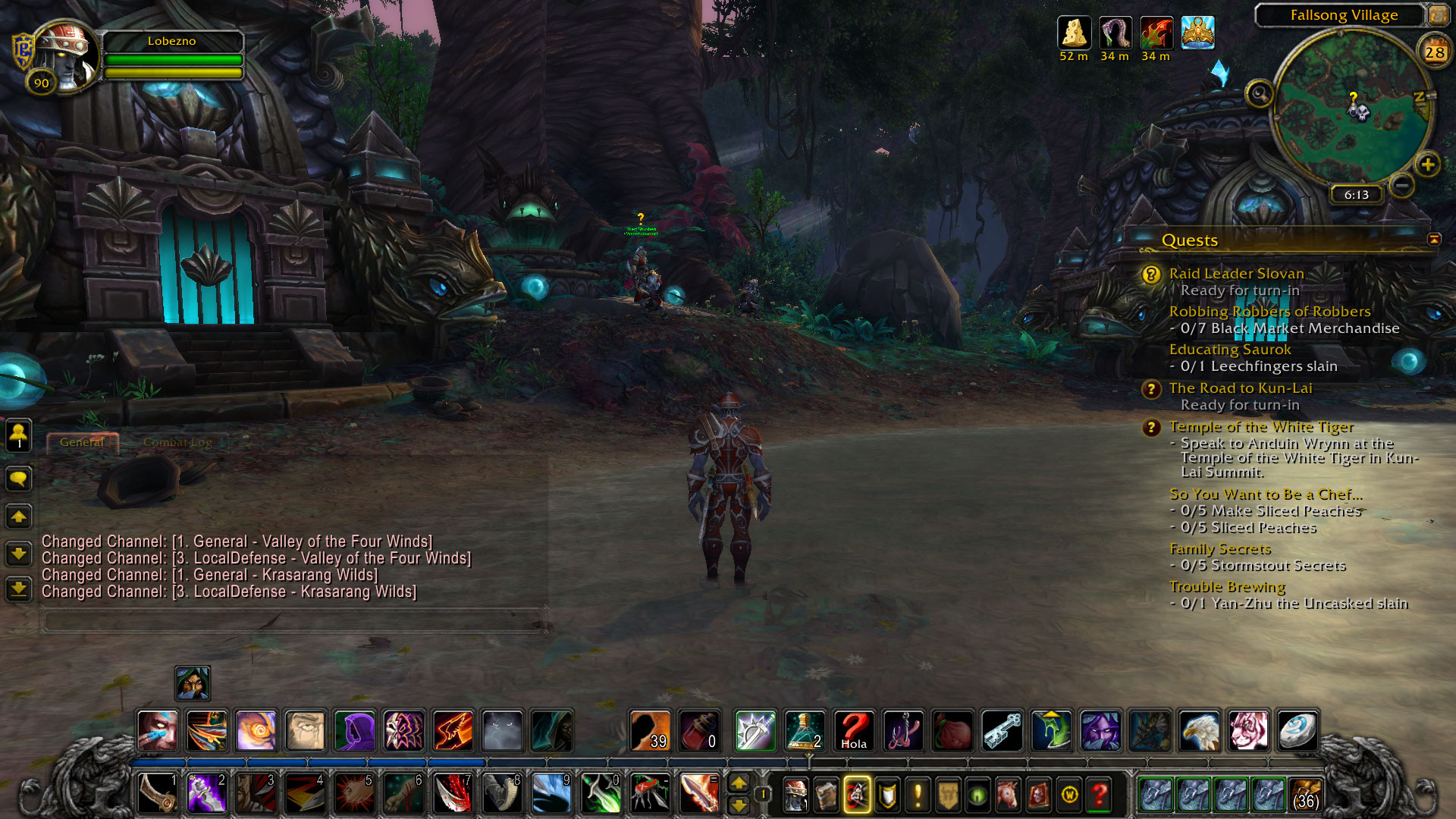Image resolution: width=1456 pixels, height=819 pixels.
Task: Click the minimap tracking magnifier button
Action: coord(1260,94)
